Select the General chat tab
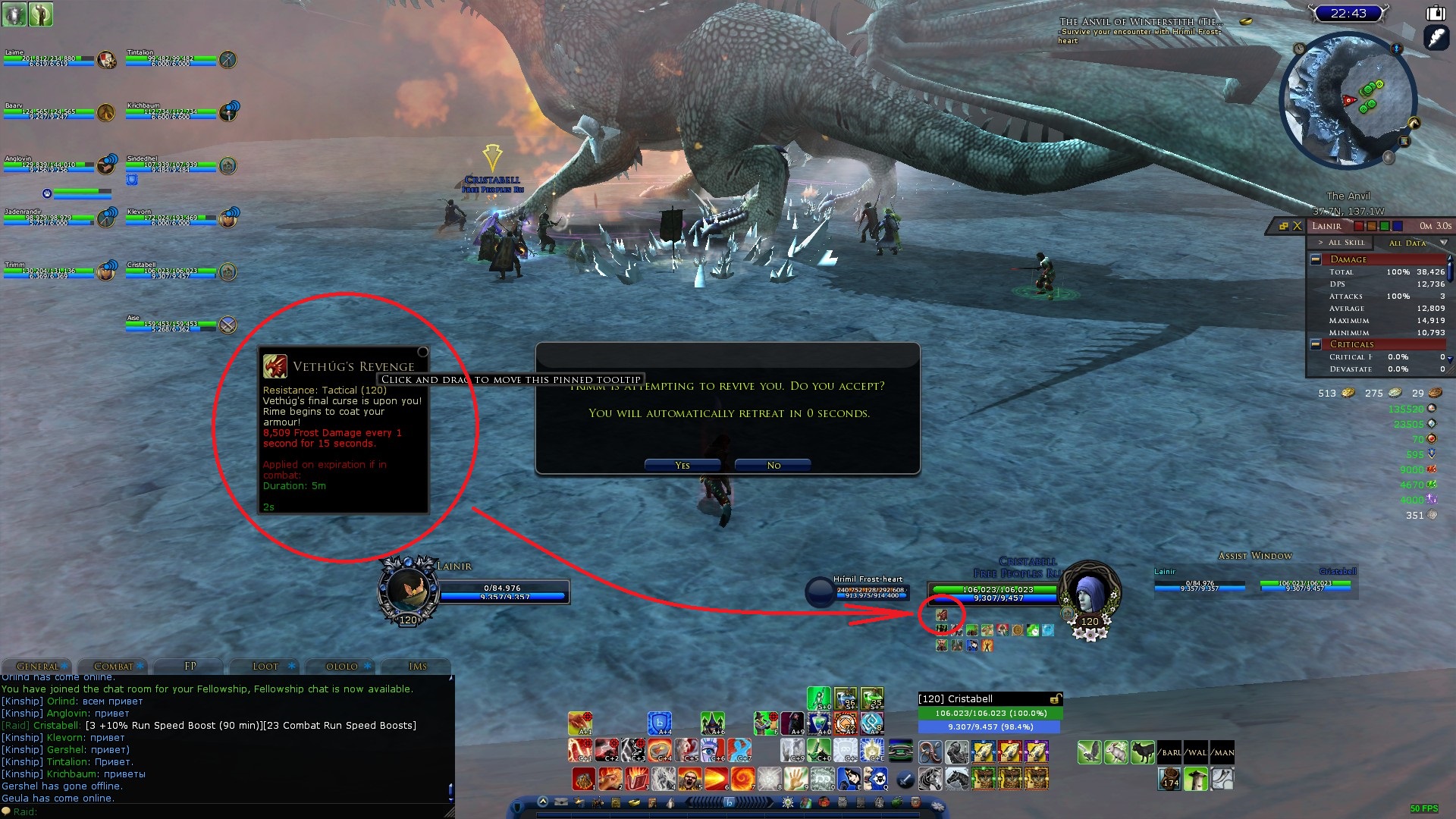 37,666
